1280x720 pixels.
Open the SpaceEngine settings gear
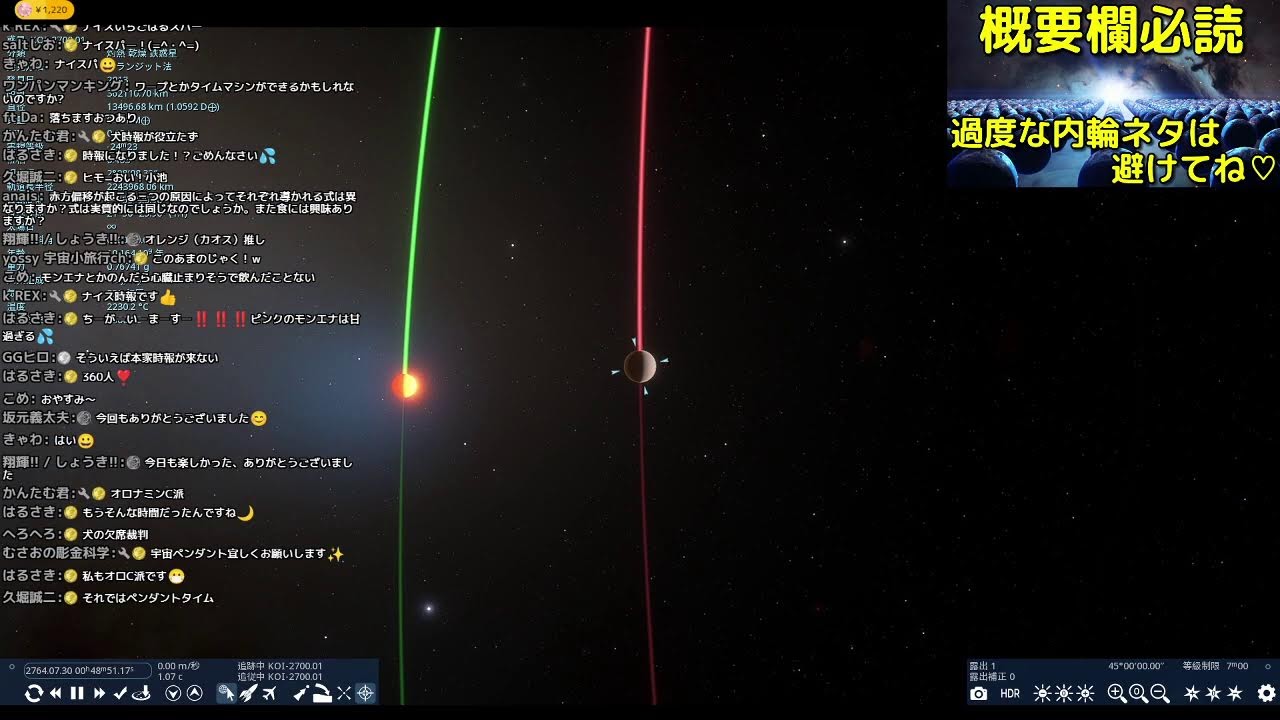coord(1265,693)
